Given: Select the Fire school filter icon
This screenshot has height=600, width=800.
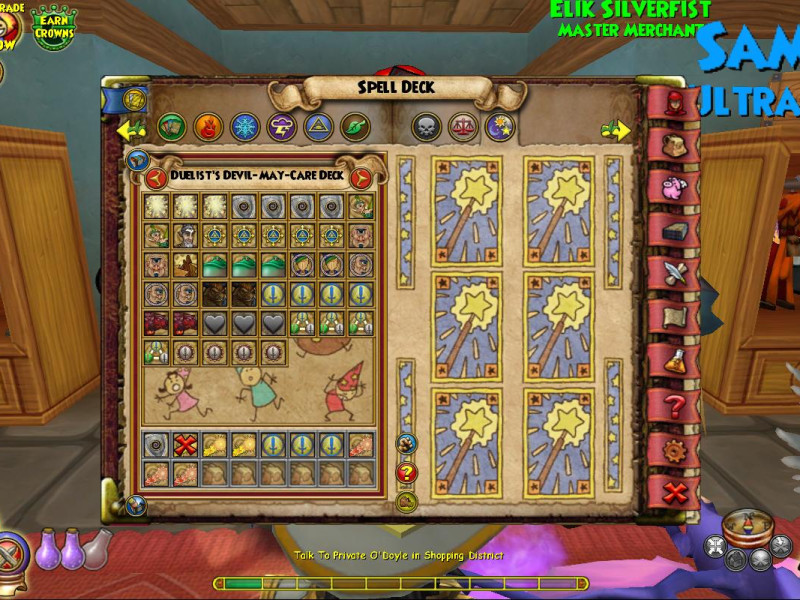Looking at the screenshot, I should coord(207,126).
